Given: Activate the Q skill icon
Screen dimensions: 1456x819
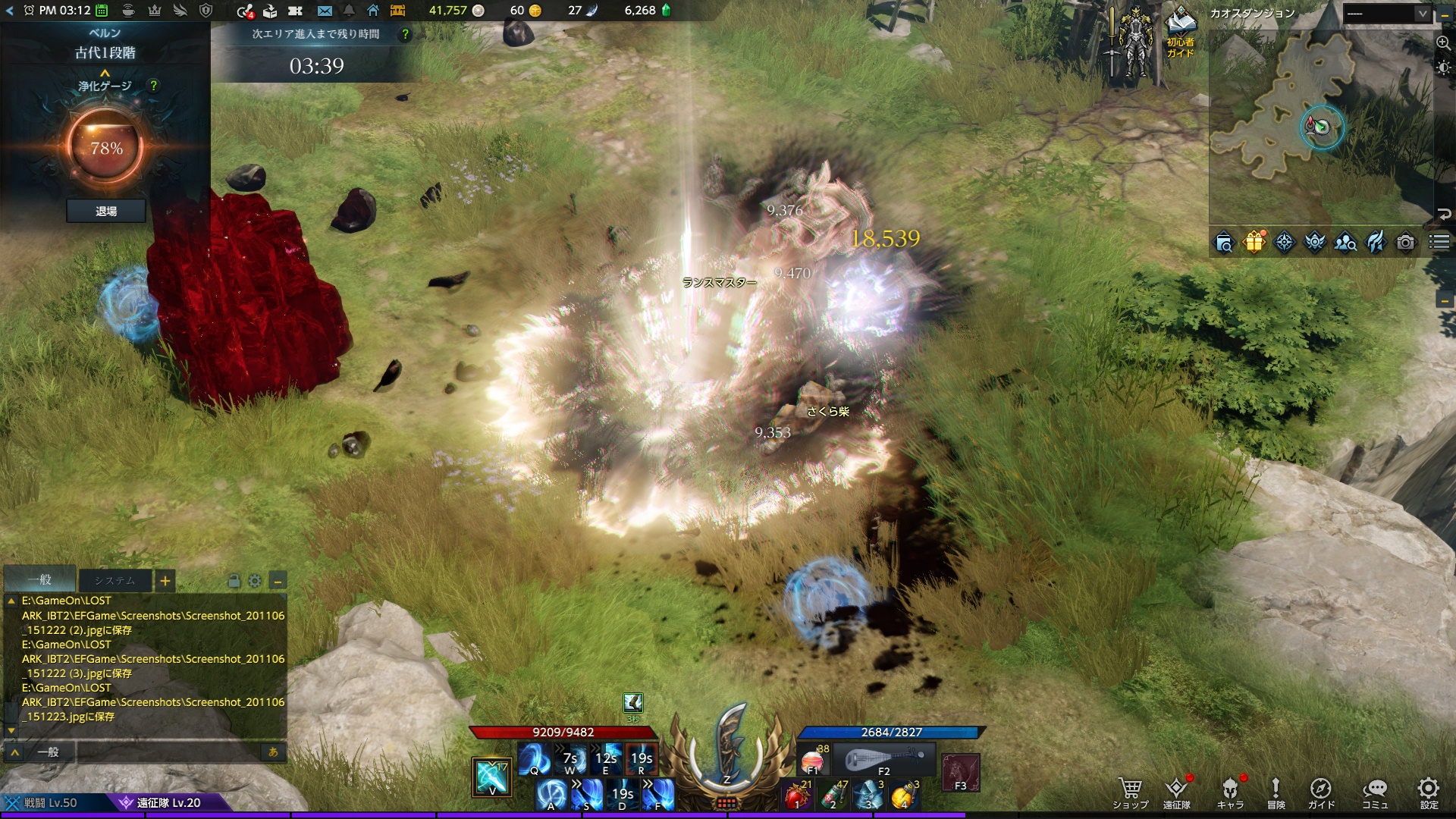Looking at the screenshot, I should (534, 759).
